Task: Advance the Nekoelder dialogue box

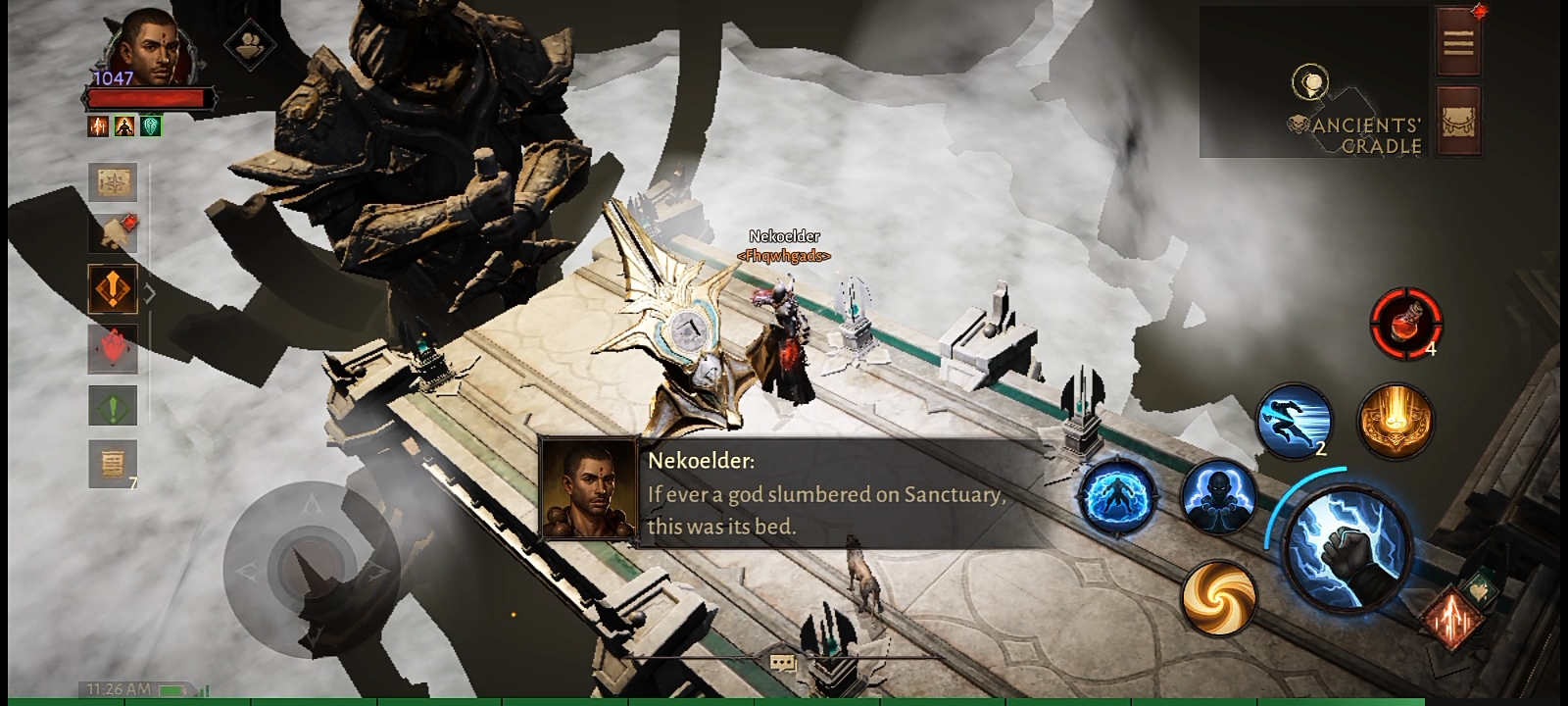Action: (794, 493)
